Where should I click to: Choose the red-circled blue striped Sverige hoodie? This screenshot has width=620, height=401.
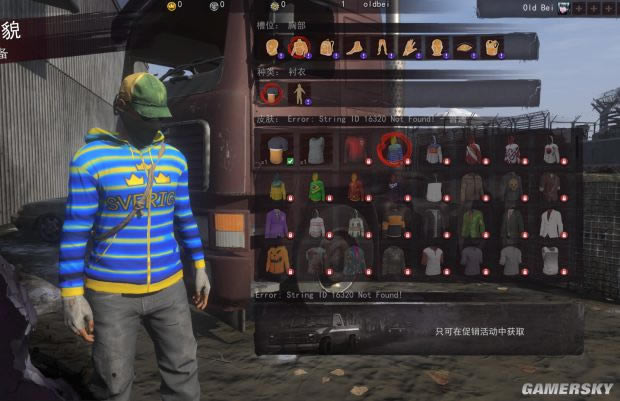(x=394, y=150)
